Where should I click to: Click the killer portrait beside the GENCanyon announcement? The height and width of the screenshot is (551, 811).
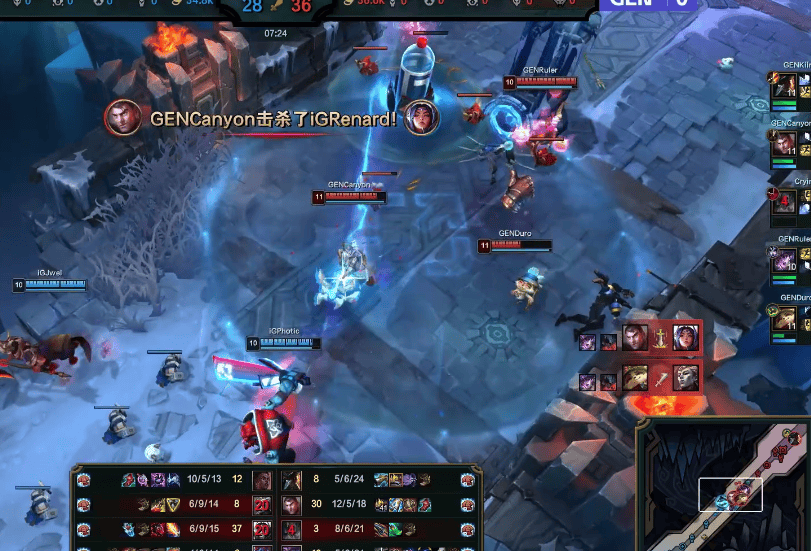(121, 117)
